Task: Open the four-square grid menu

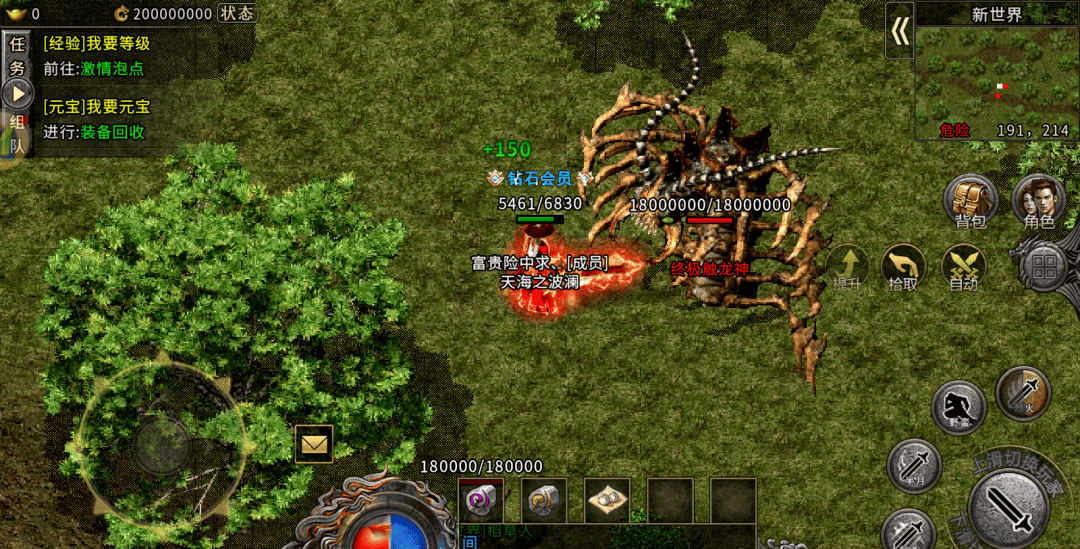Action: [1044, 267]
